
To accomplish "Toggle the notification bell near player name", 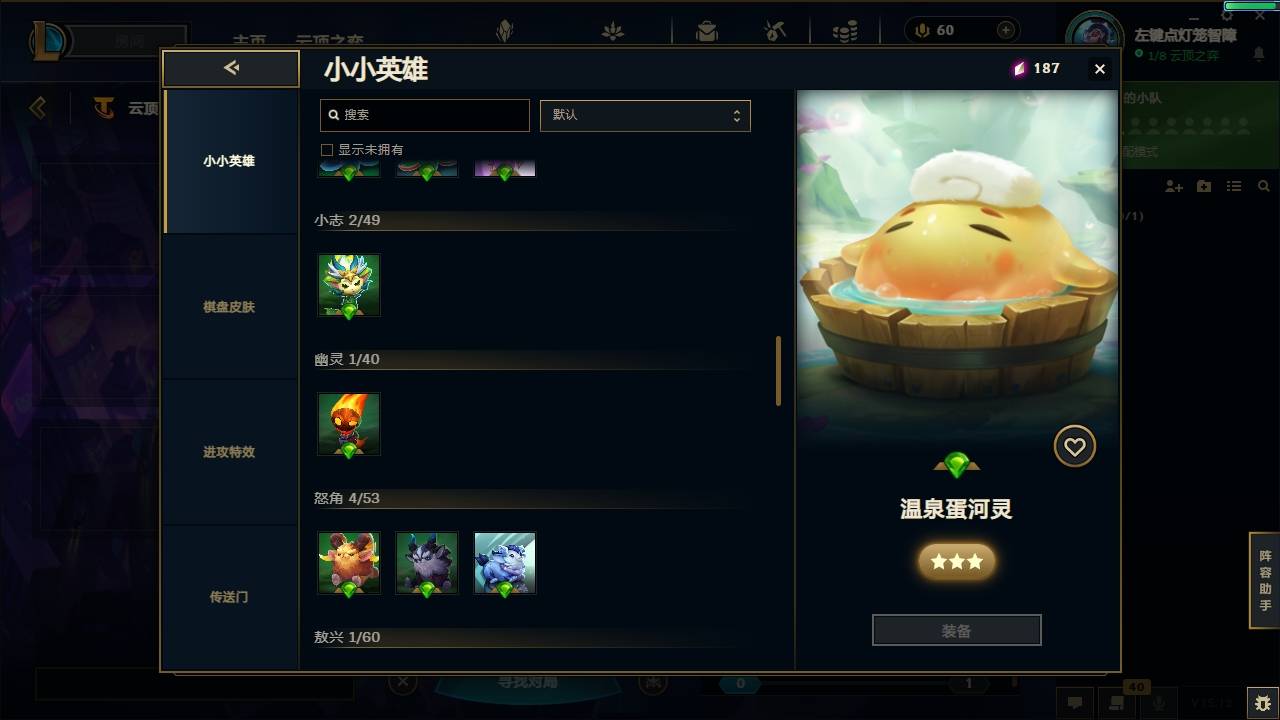I will (1258, 53).
